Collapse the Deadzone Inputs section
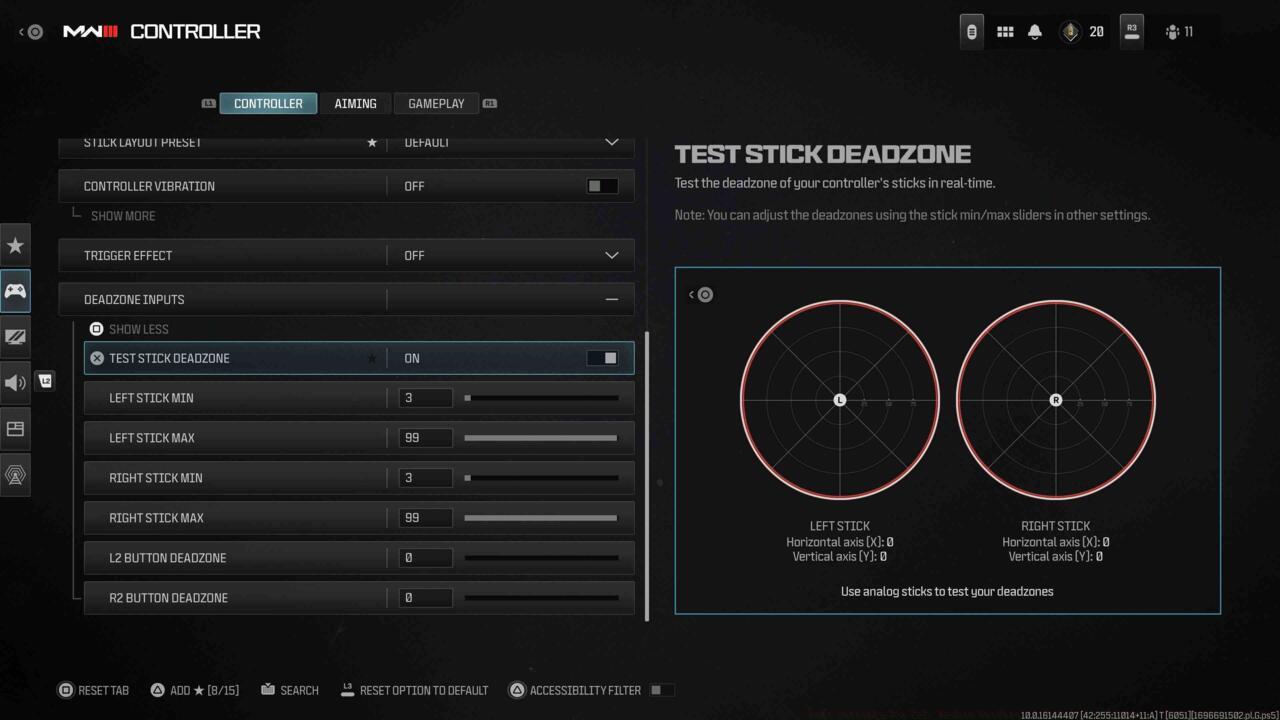The width and height of the screenshot is (1280, 720). [611, 299]
